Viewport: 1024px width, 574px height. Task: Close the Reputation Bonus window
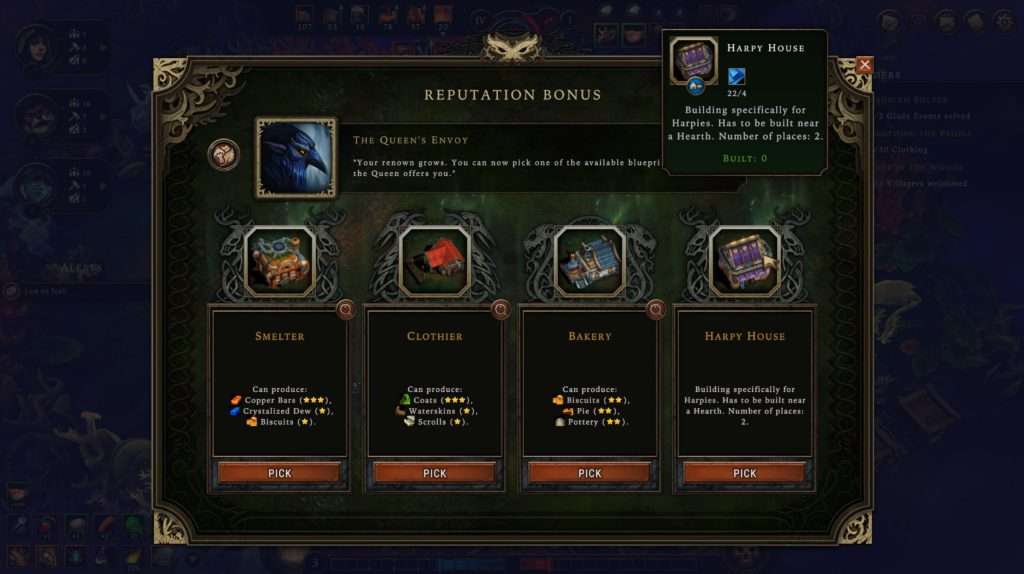pos(865,65)
